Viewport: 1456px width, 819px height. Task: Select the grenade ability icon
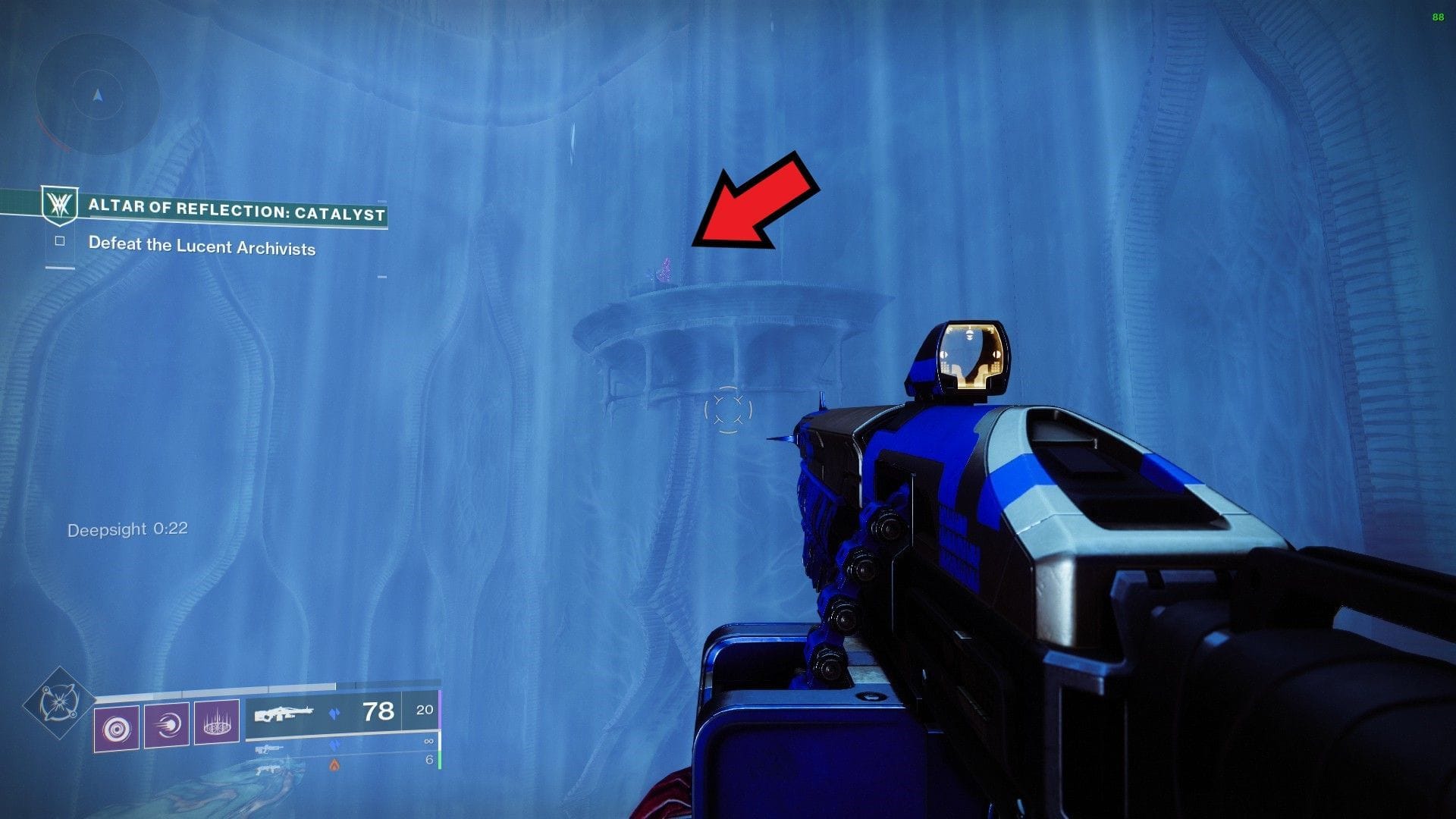click(x=118, y=726)
